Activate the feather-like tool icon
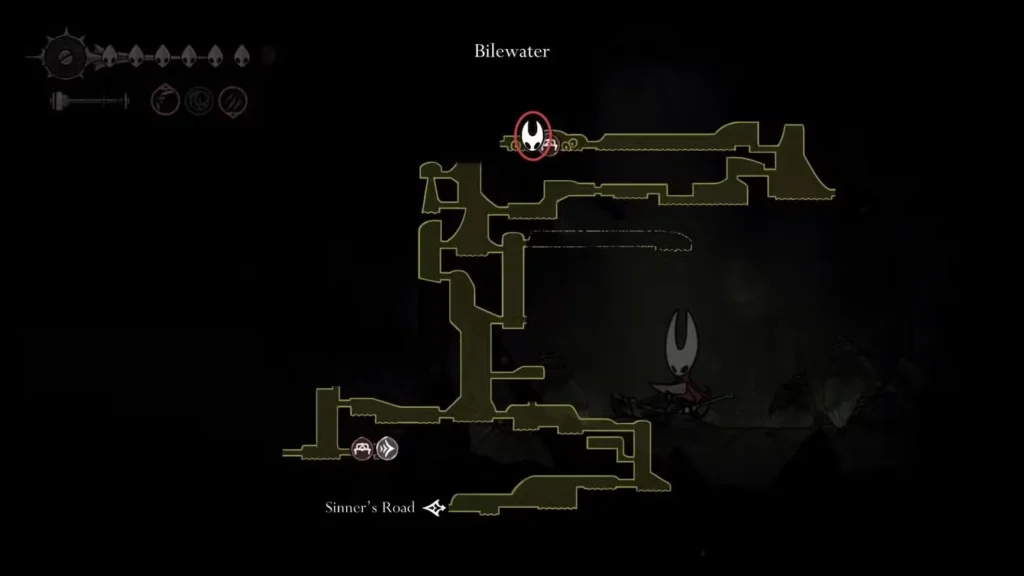 tap(165, 100)
